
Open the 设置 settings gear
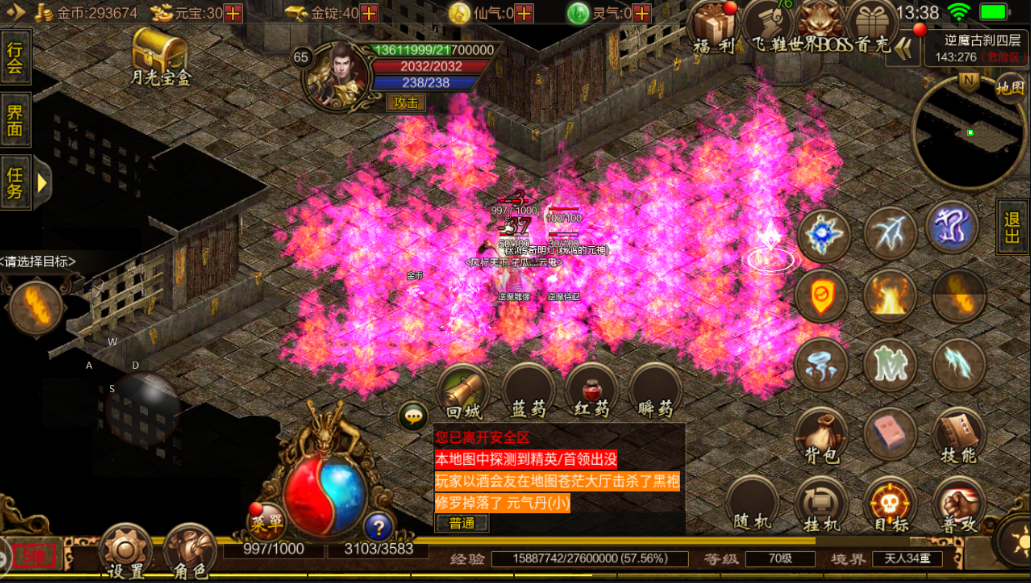pos(125,549)
